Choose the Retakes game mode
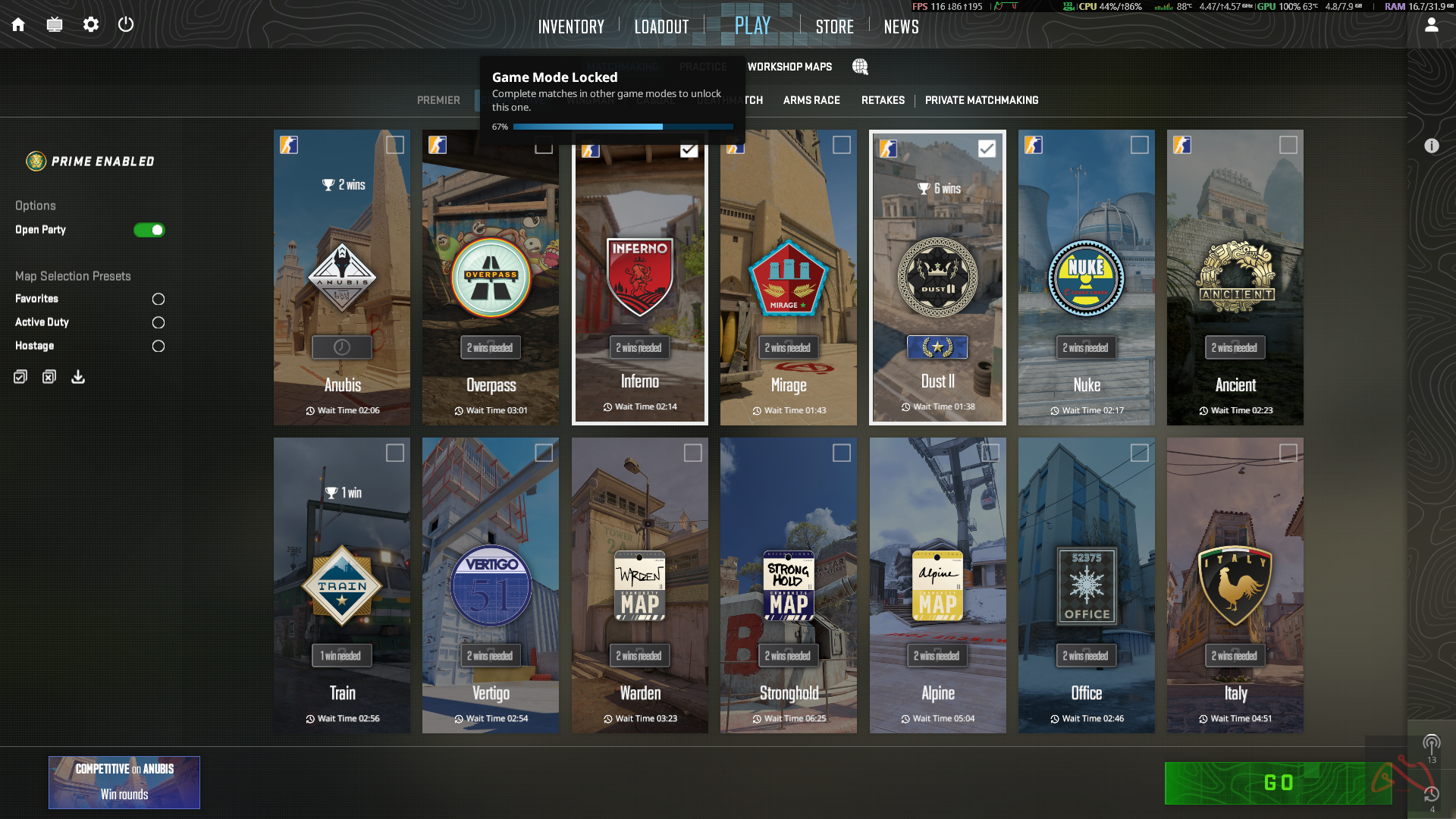Image resolution: width=1456 pixels, height=819 pixels. (x=883, y=100)
